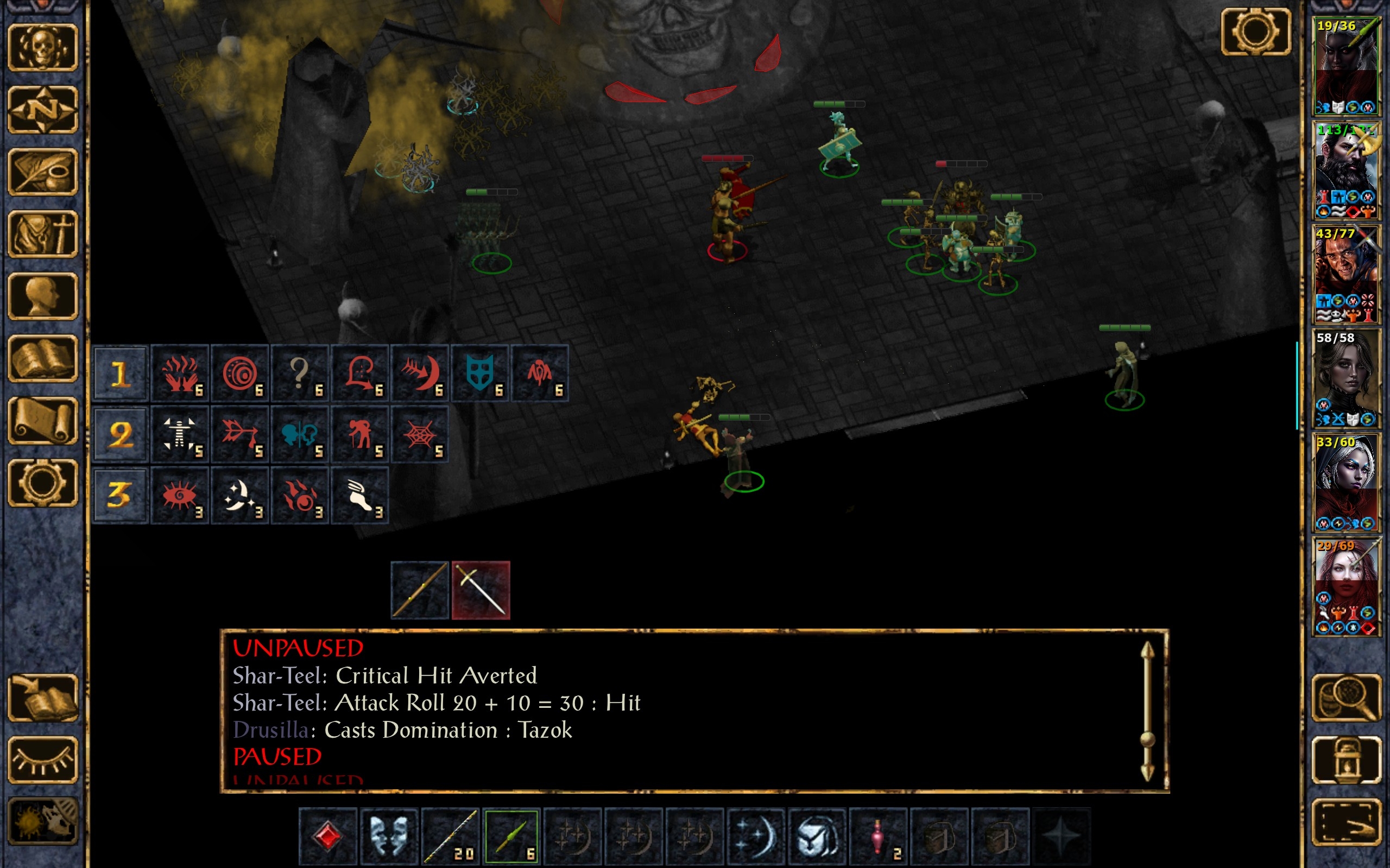Screen dimensions: 1390x868
Task: Cast the red eye level 3 spell
Action: (x=180, y=495)
